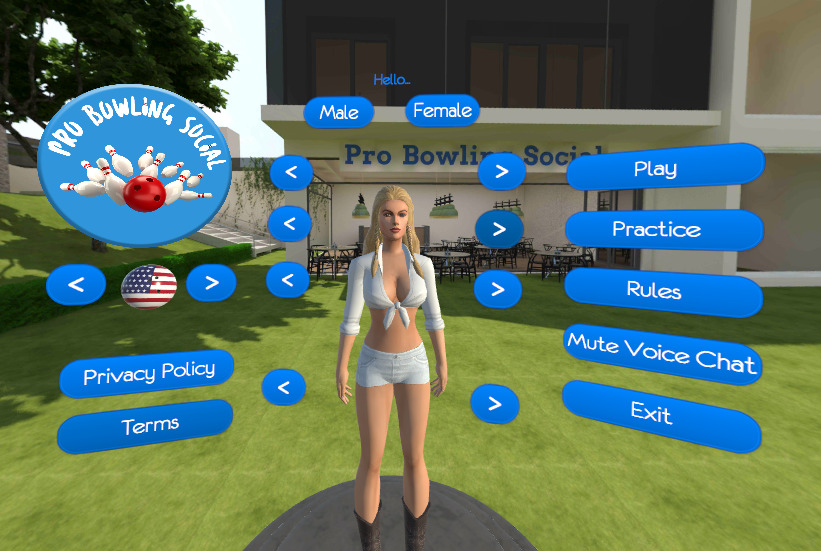Screen dimensions: 821x551
Task: Click the left arrow beside the flag
Action: click(75, 287)
